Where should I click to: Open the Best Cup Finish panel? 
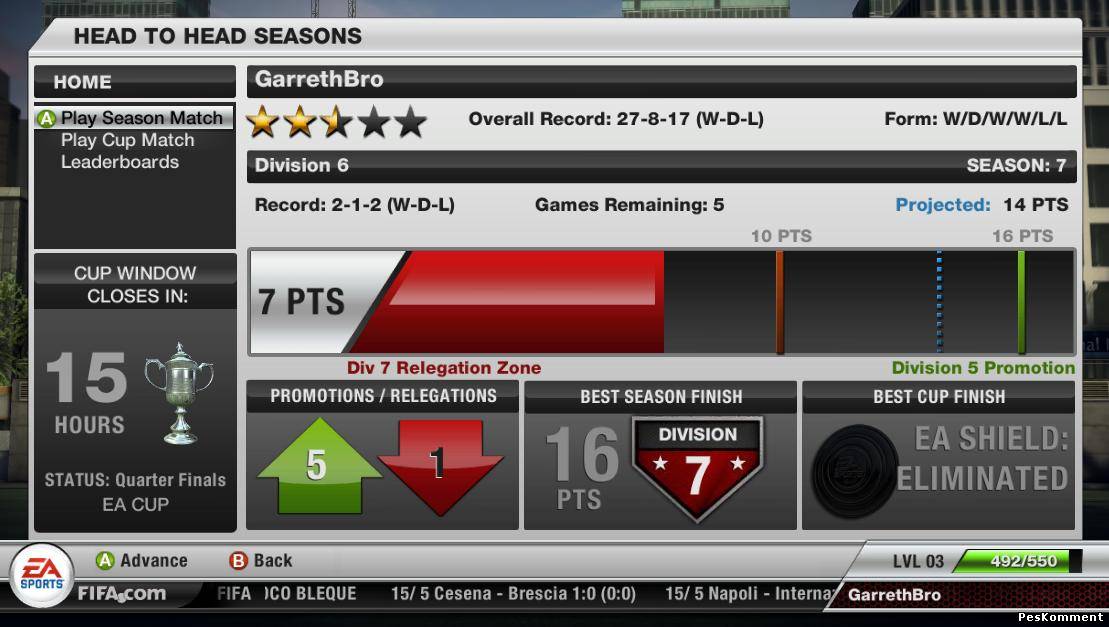(x=938, y=455)
